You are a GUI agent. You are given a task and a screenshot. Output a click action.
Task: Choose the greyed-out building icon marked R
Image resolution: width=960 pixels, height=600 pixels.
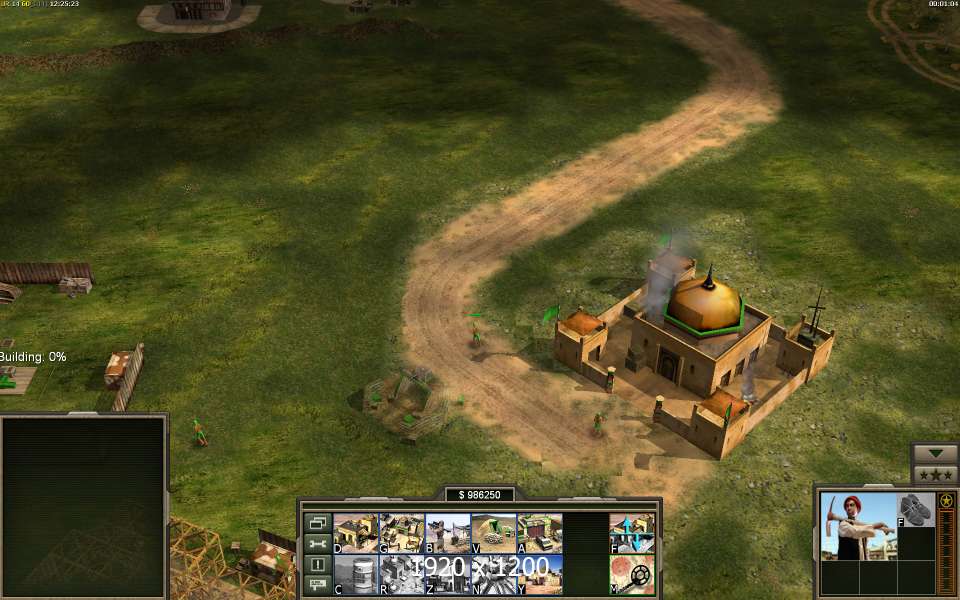[x=401, y=575]
